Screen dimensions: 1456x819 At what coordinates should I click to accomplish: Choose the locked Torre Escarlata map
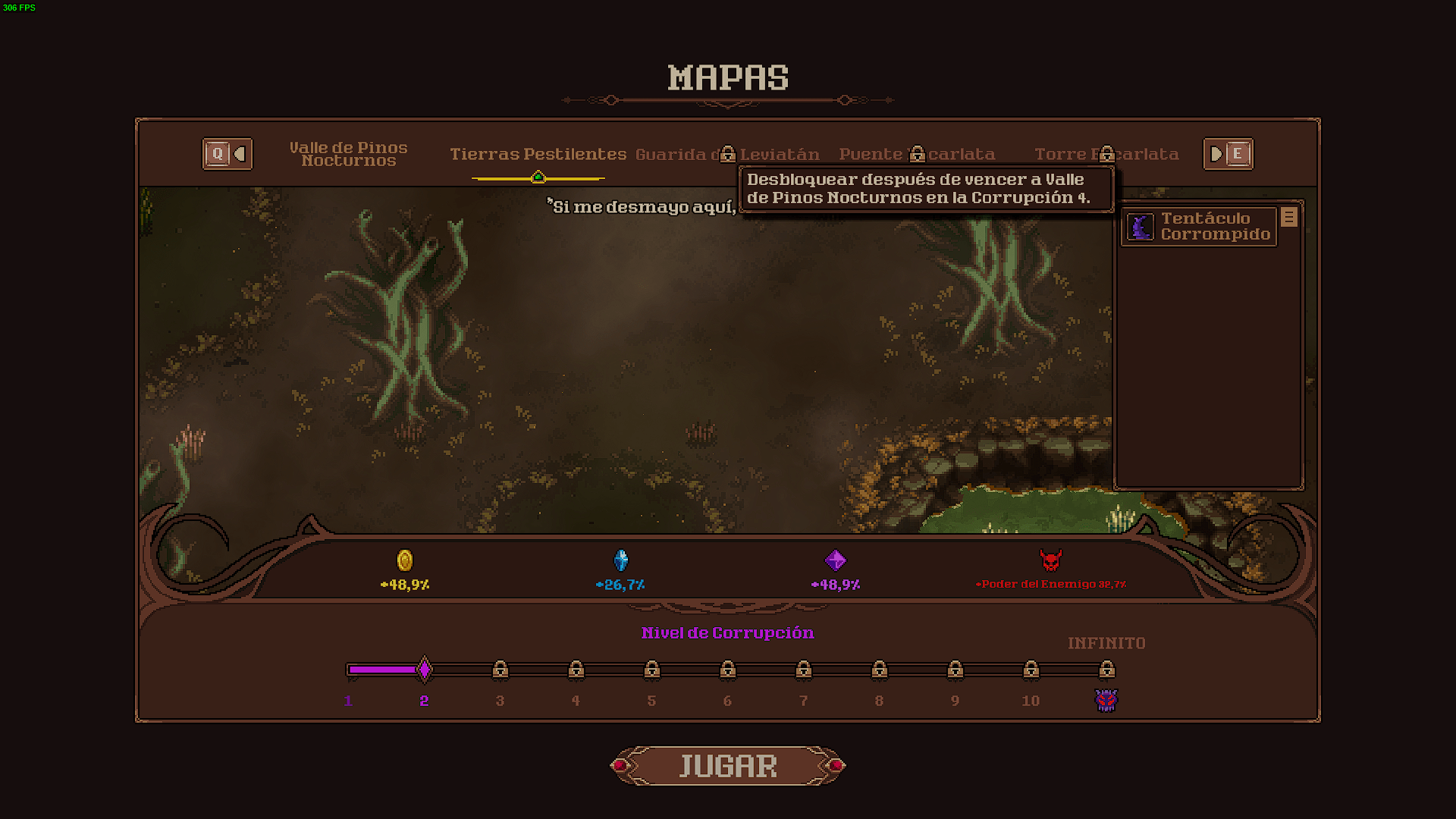tap(1106, 154)
